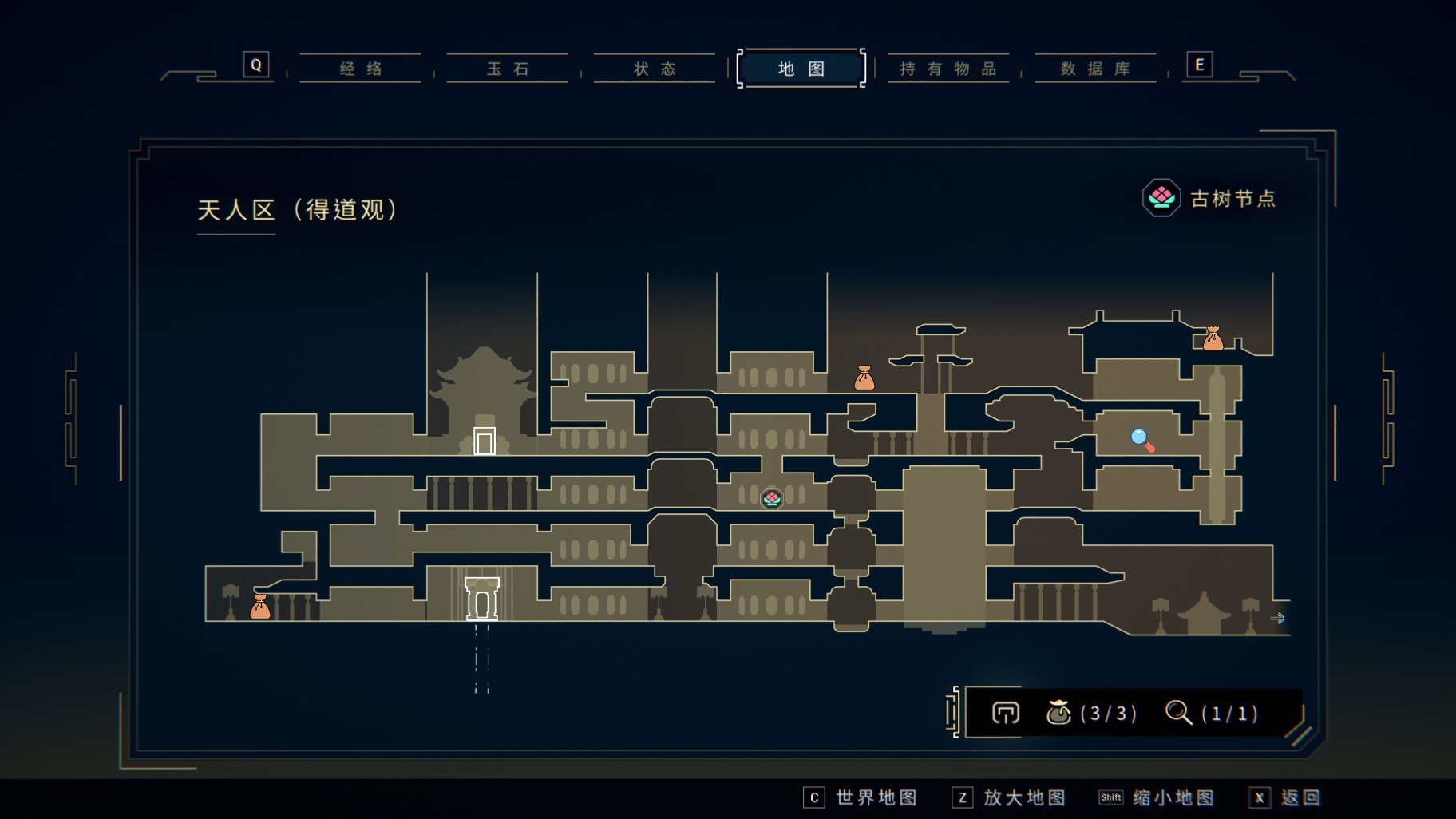Switch to the 数据库 tab
Image resolution: width=1456 pixels, height=819 pixels.
pos(1095,69)
